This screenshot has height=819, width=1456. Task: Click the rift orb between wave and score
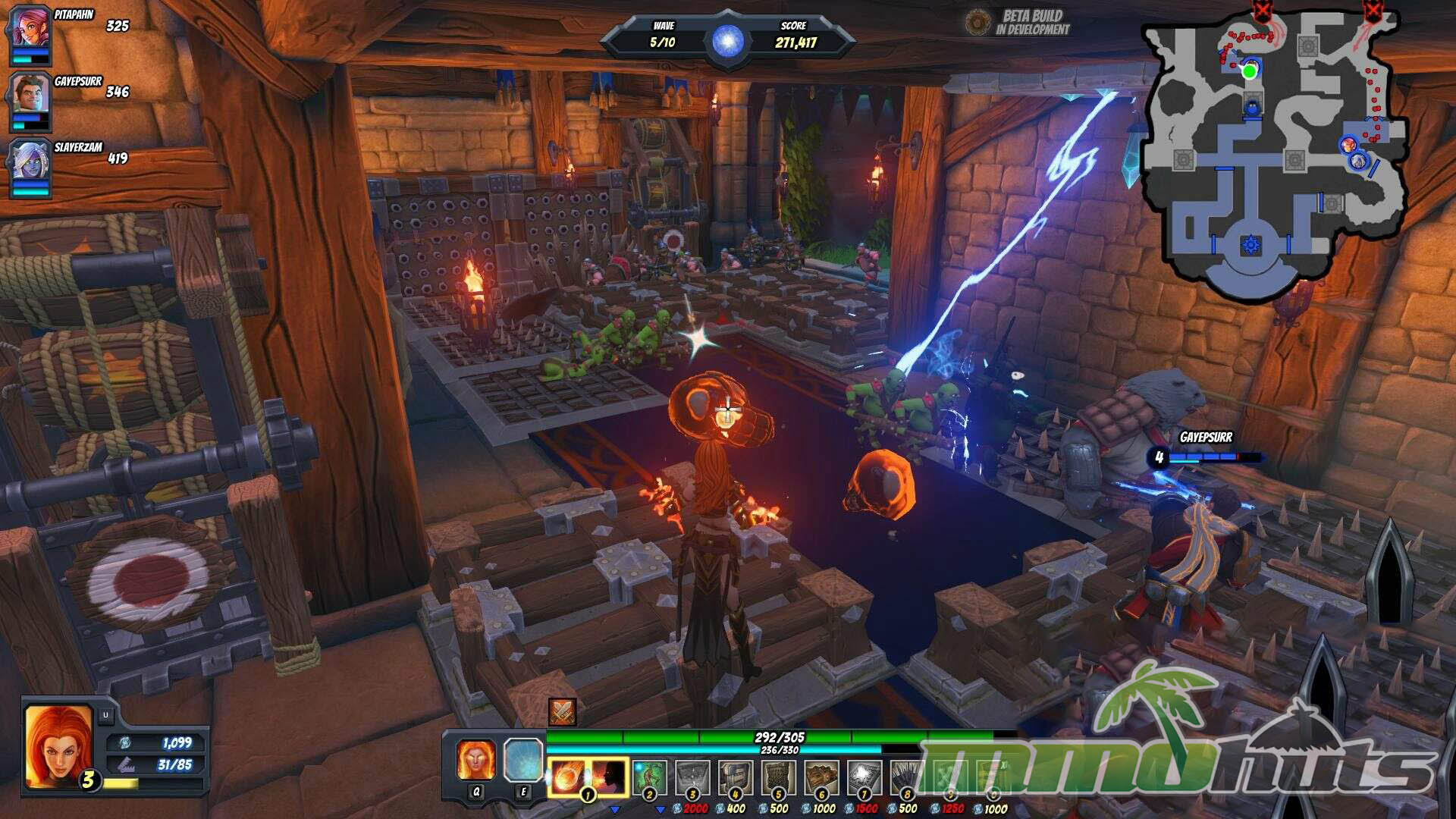(x=727, y=39)
